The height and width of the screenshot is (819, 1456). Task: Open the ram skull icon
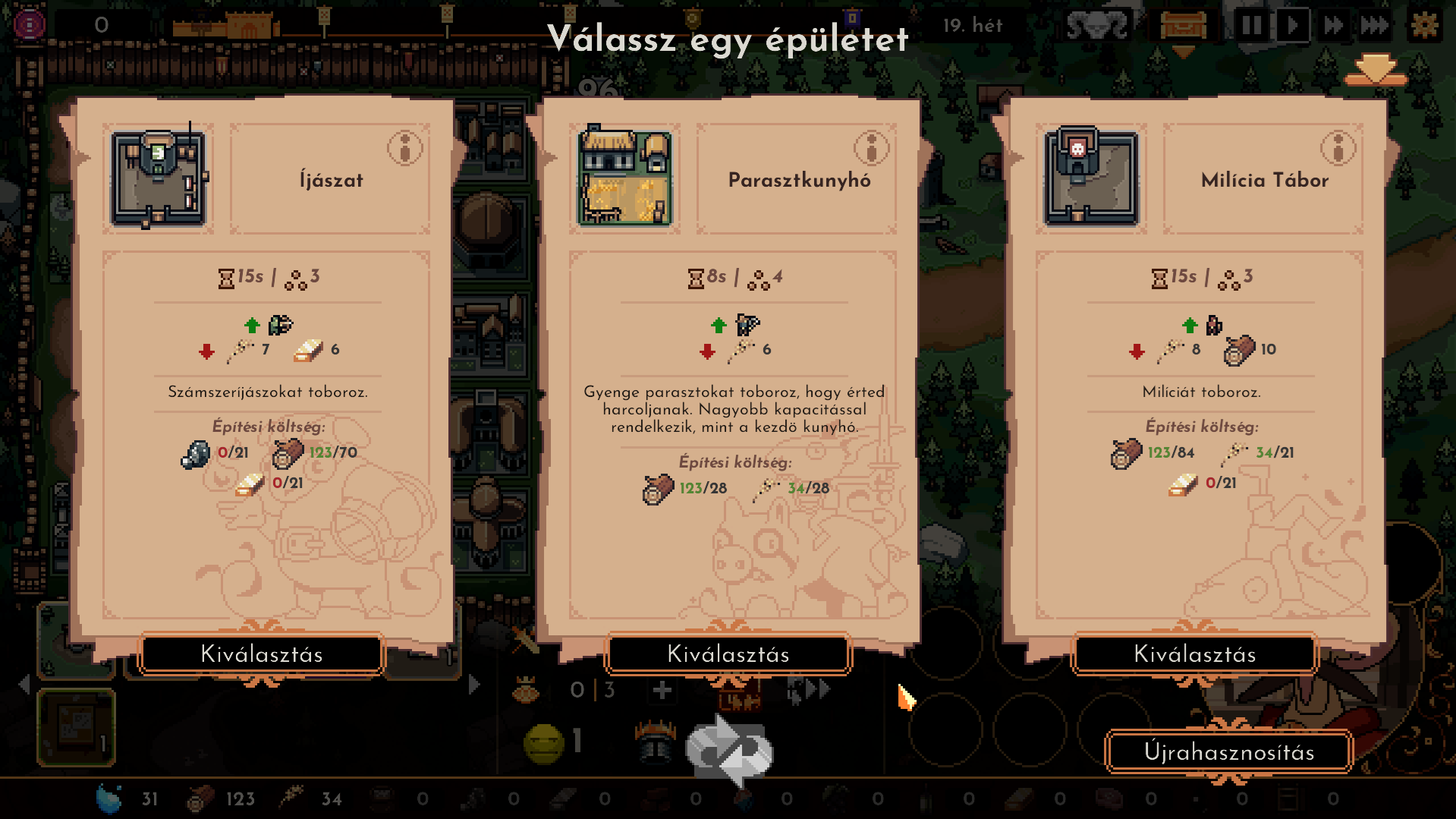[1097, 26]
